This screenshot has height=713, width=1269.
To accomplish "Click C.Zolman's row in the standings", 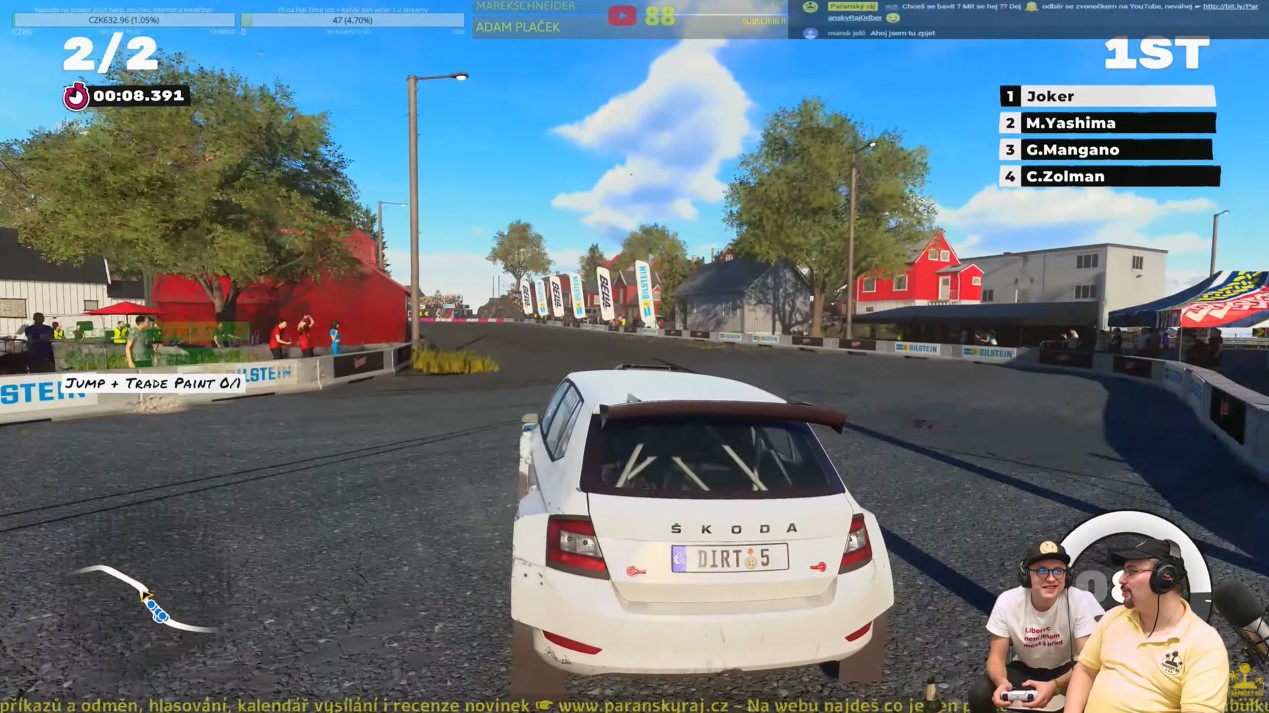I will tap(1107, 176).
